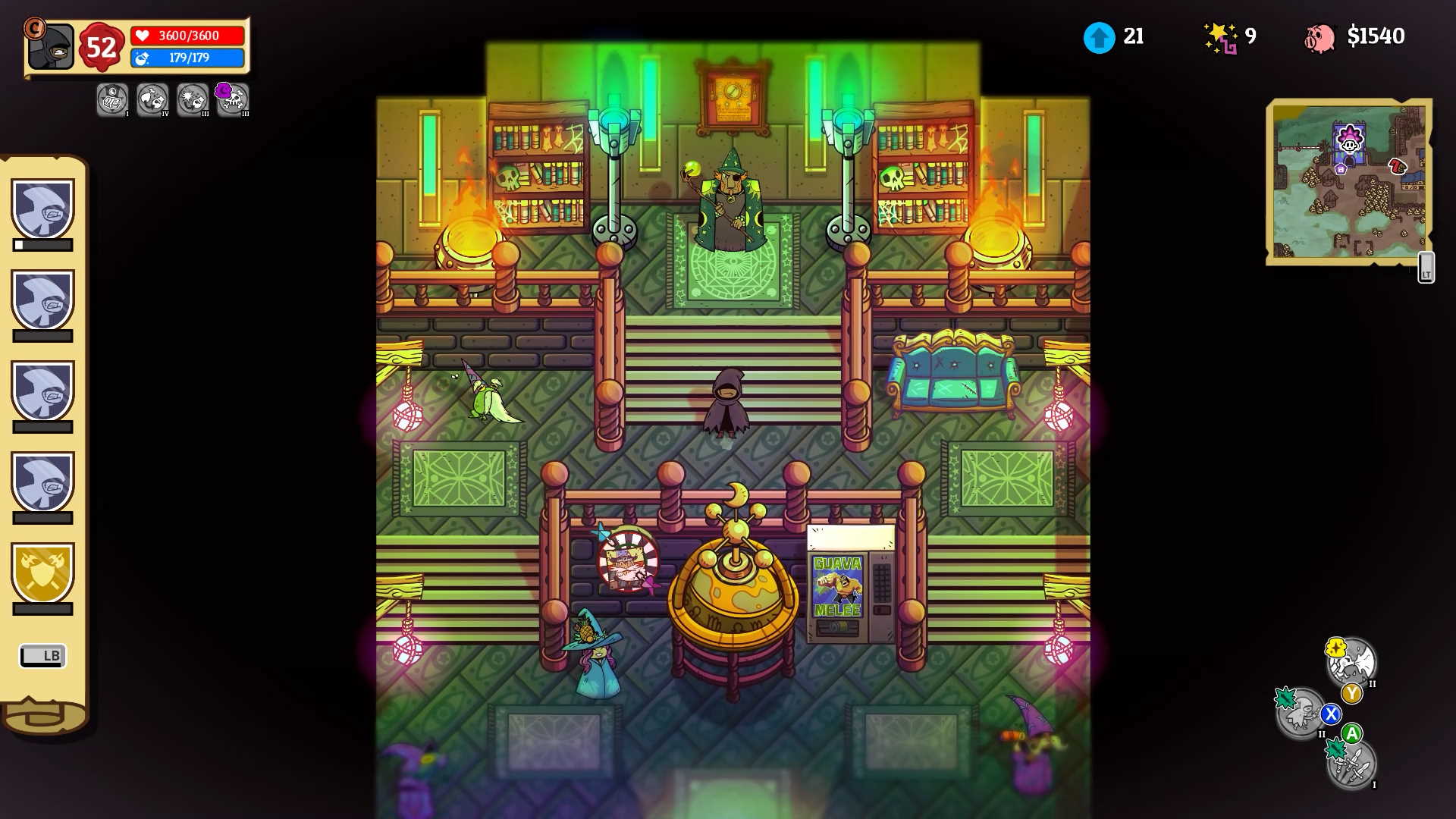
Task: Click the red skull marker on the minimap
Action: [x=1396, y=166]
